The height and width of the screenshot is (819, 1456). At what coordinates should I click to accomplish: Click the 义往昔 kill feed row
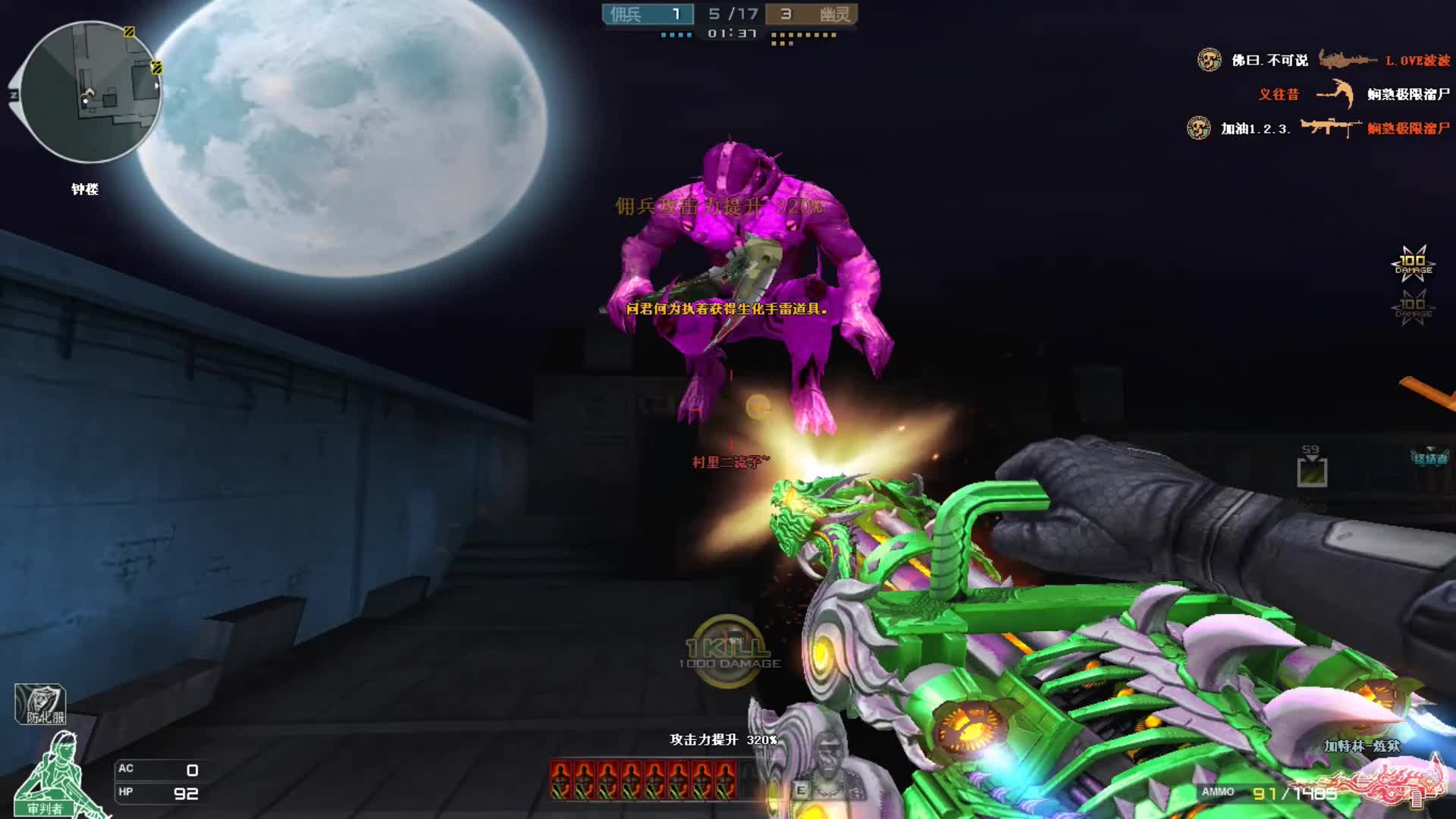click(1354, 94)
